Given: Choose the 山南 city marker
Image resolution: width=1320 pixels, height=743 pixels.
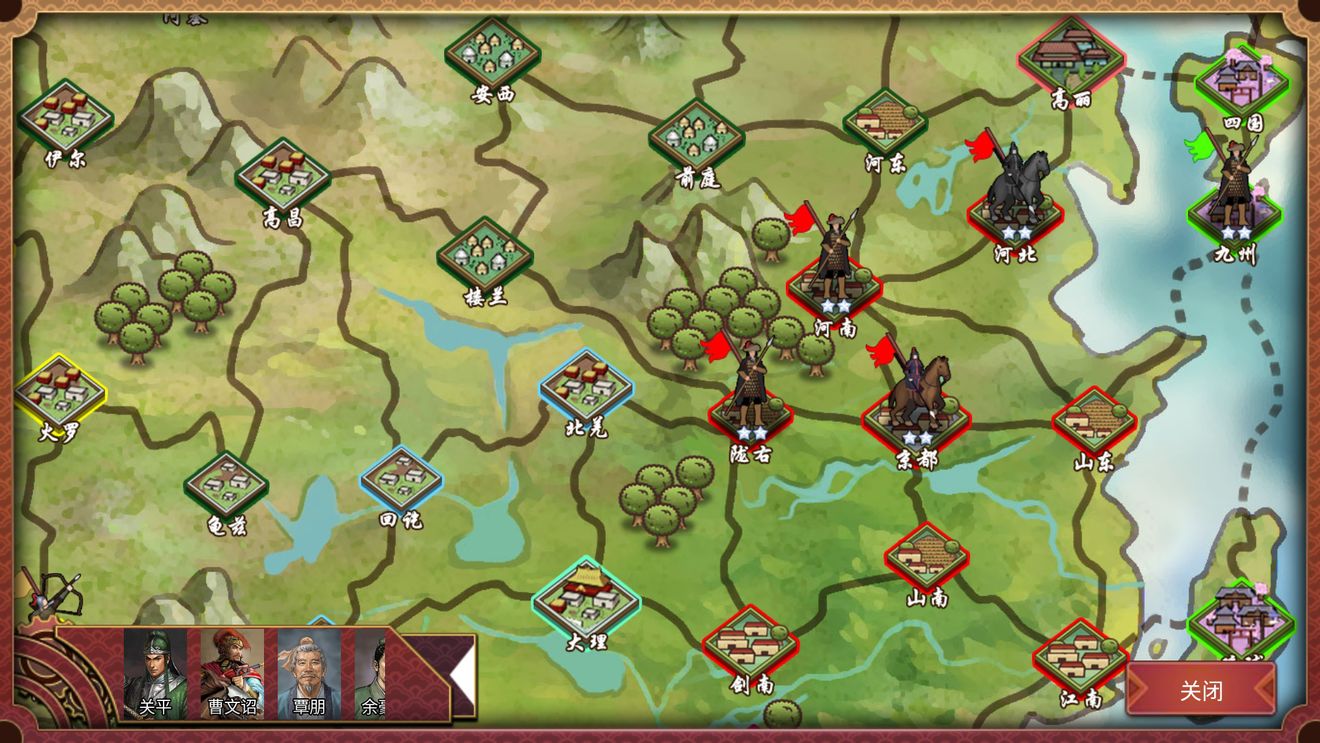Looking at the screenshot, I should click(x=926, y=556).
